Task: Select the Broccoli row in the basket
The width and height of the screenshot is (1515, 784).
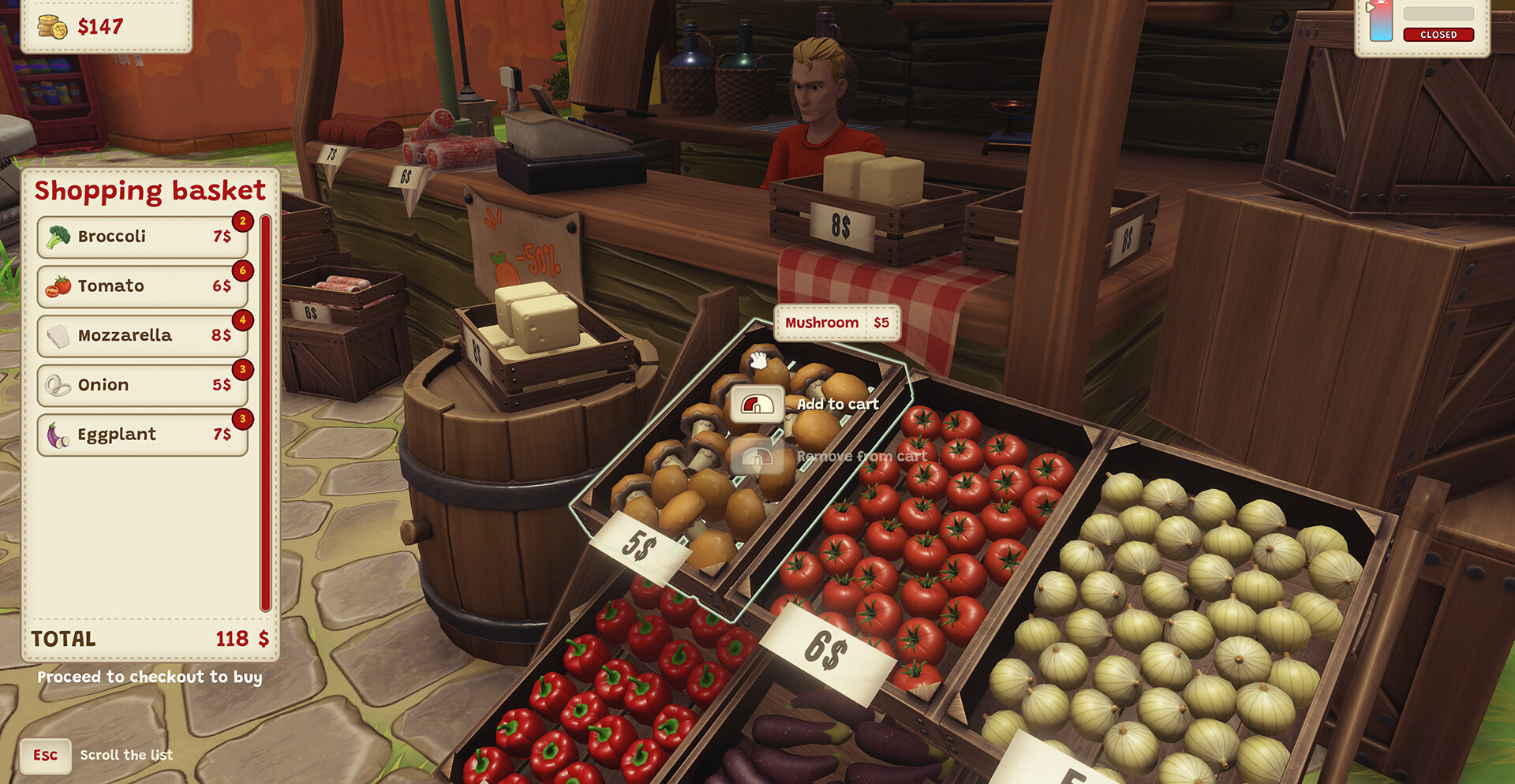Action: click(x=142, y=237)
